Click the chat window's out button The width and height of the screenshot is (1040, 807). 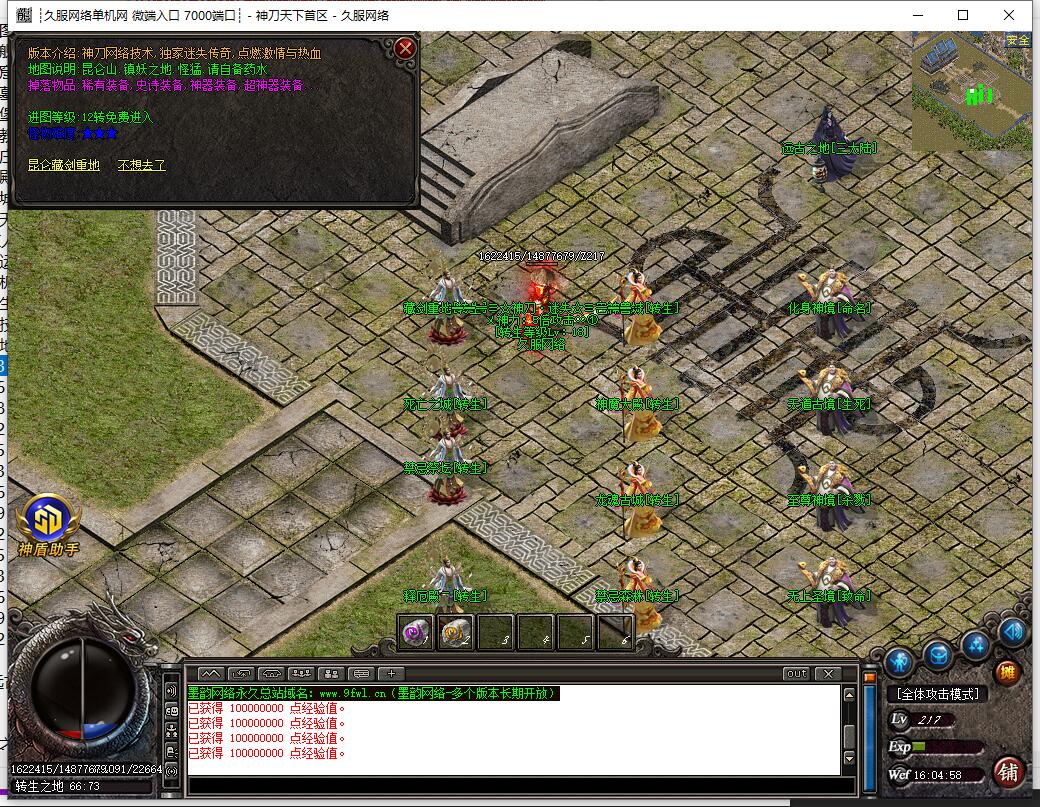click(x=796, y=674)
